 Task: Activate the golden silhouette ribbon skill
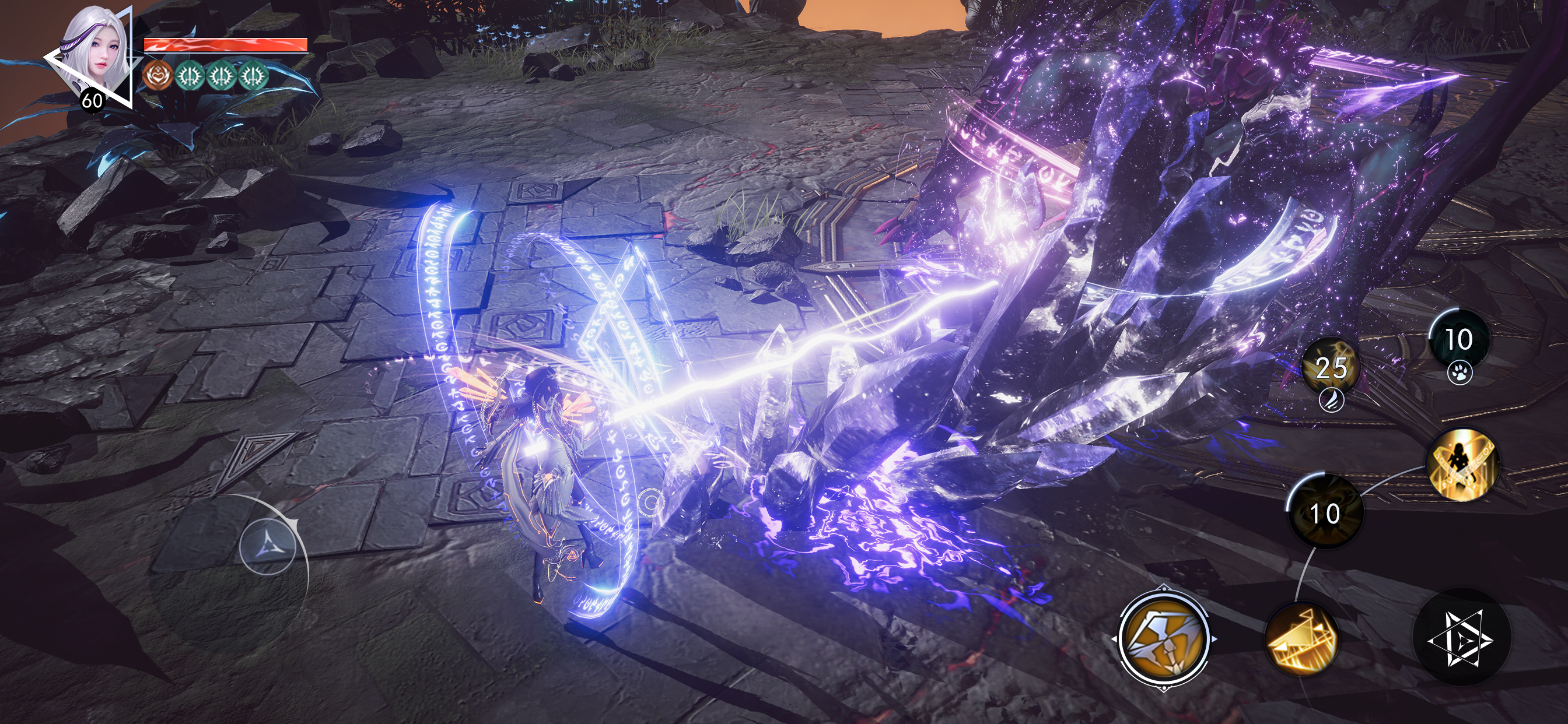point(1462,463)
